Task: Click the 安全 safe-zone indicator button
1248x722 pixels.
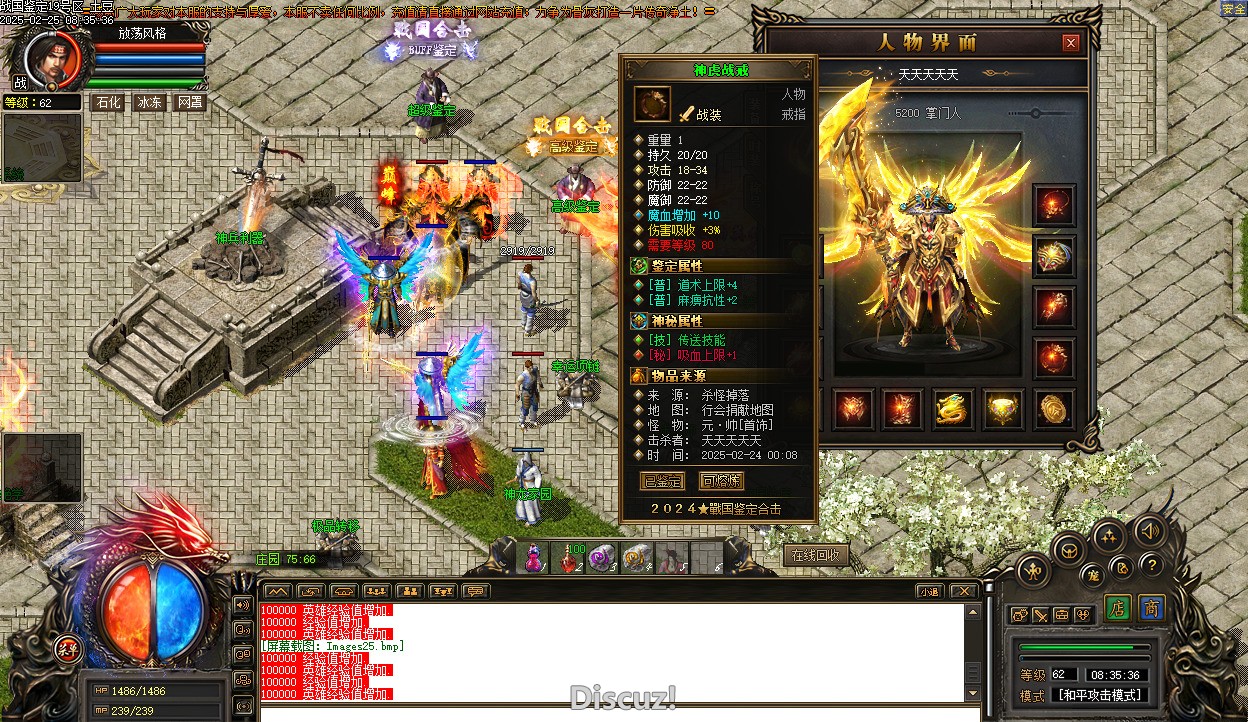Action: pyautogui.click(x=1233, y=9)
